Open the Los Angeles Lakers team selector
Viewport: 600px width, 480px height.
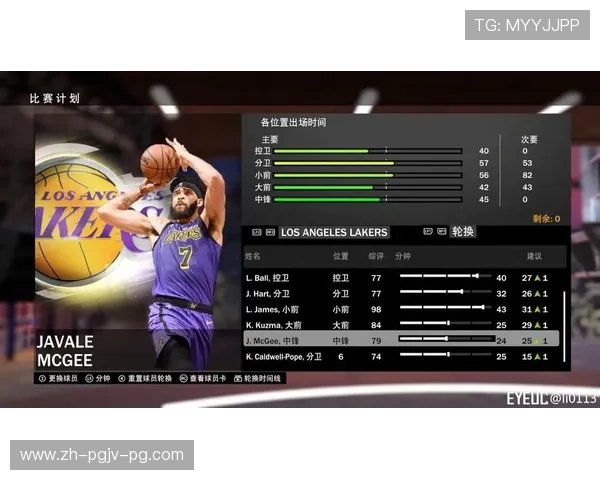point(333,233)
